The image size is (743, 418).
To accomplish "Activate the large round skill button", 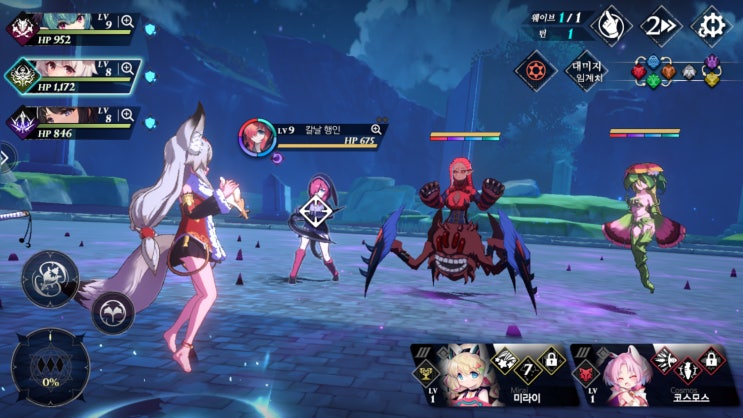I will click(50, 278).
